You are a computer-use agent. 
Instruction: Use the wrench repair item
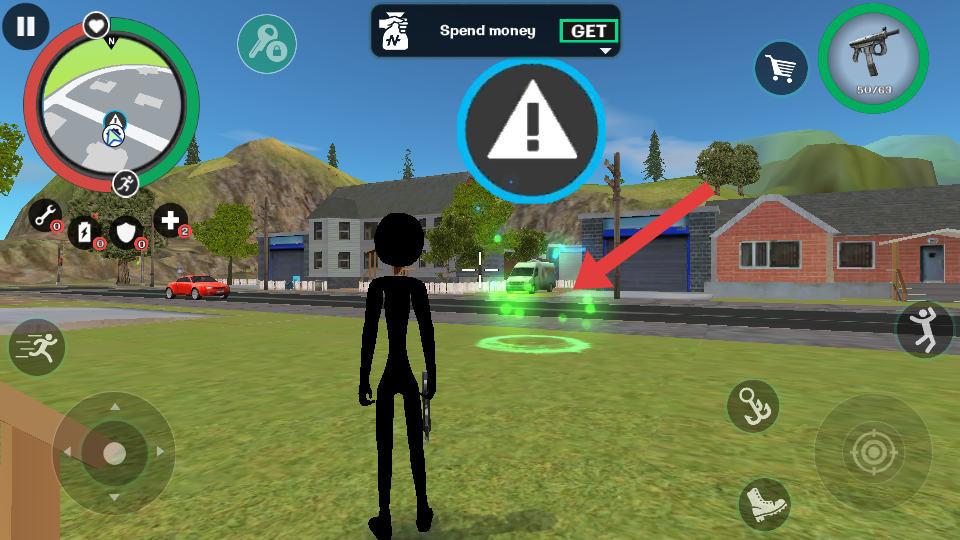[x=45, y=214]
